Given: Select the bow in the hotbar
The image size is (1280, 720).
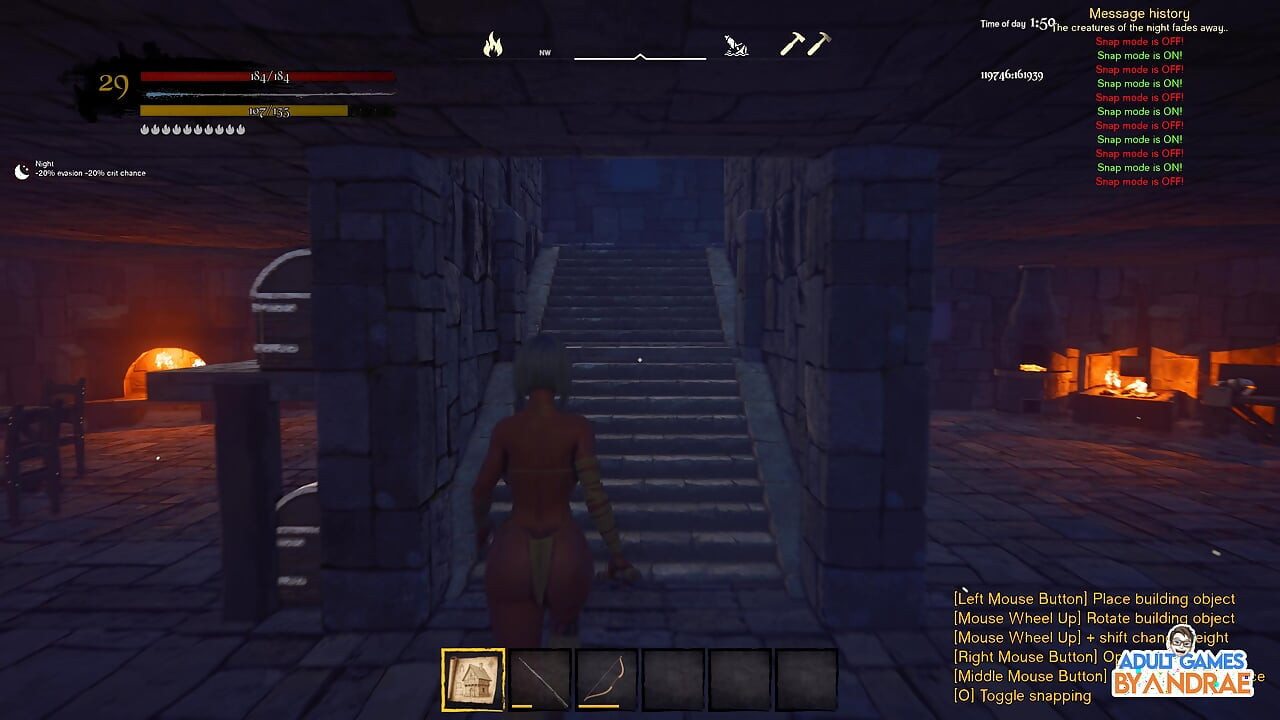Looking at the screenshot, I should tap(607, 678).
